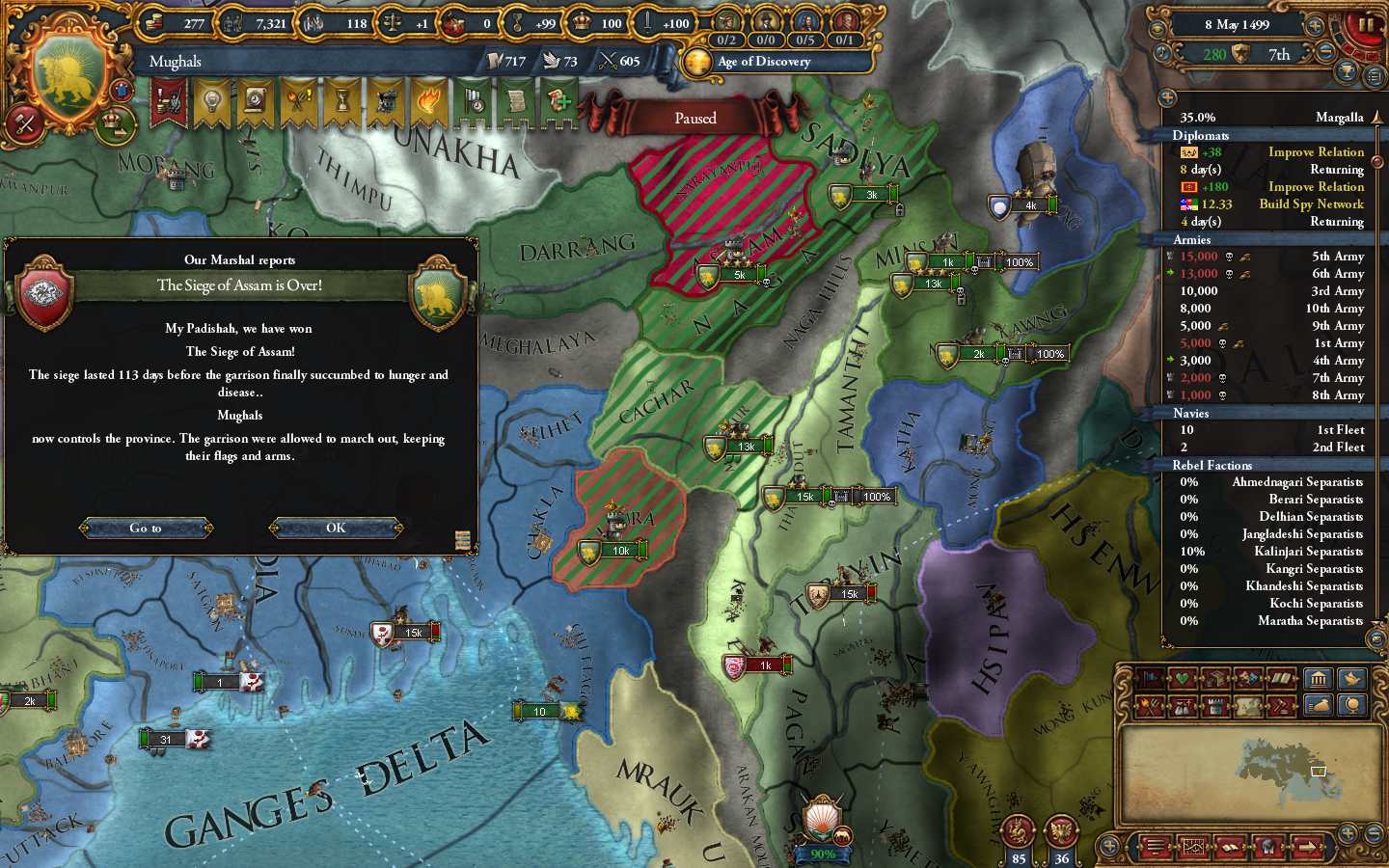The height and width of the screenshot is (868, 1389).
Task: Open the trade goods mapmode crate icon
Action: point(1216,678)
